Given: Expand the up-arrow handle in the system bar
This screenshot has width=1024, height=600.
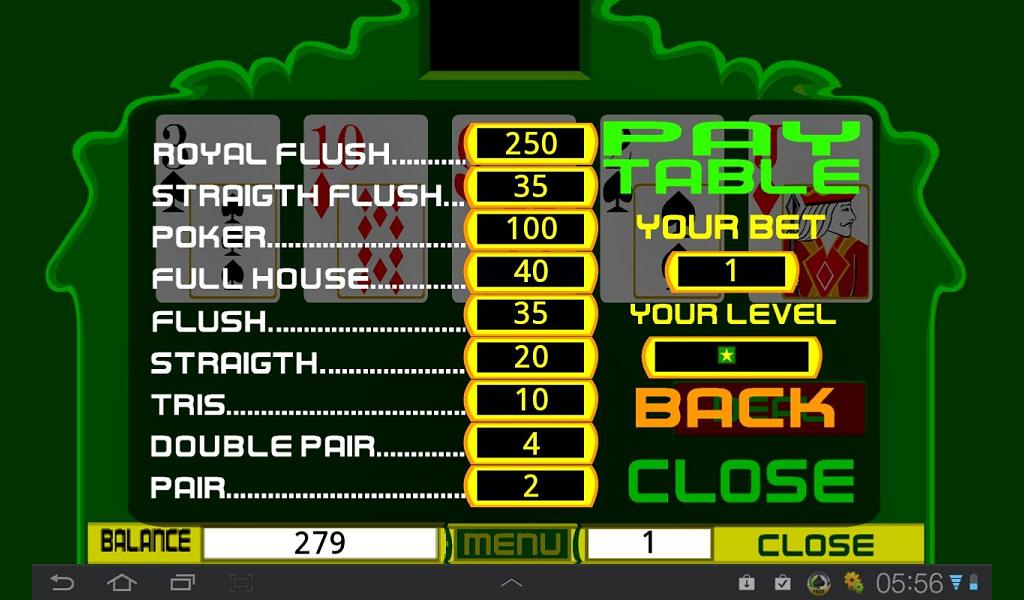Looking at the screenshot, I should [x=511, y=582].
